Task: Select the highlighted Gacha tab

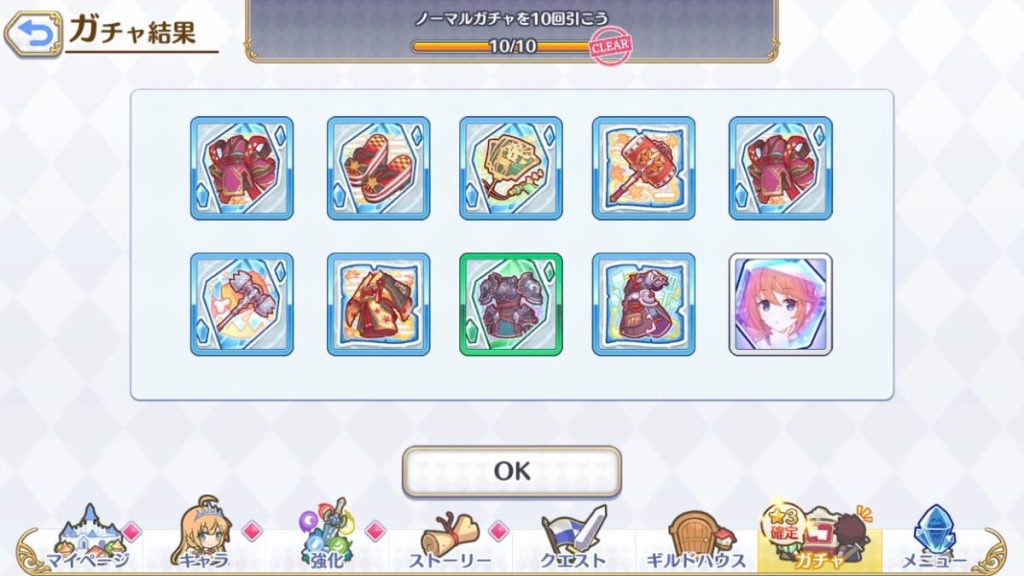Action: point(818,540)
